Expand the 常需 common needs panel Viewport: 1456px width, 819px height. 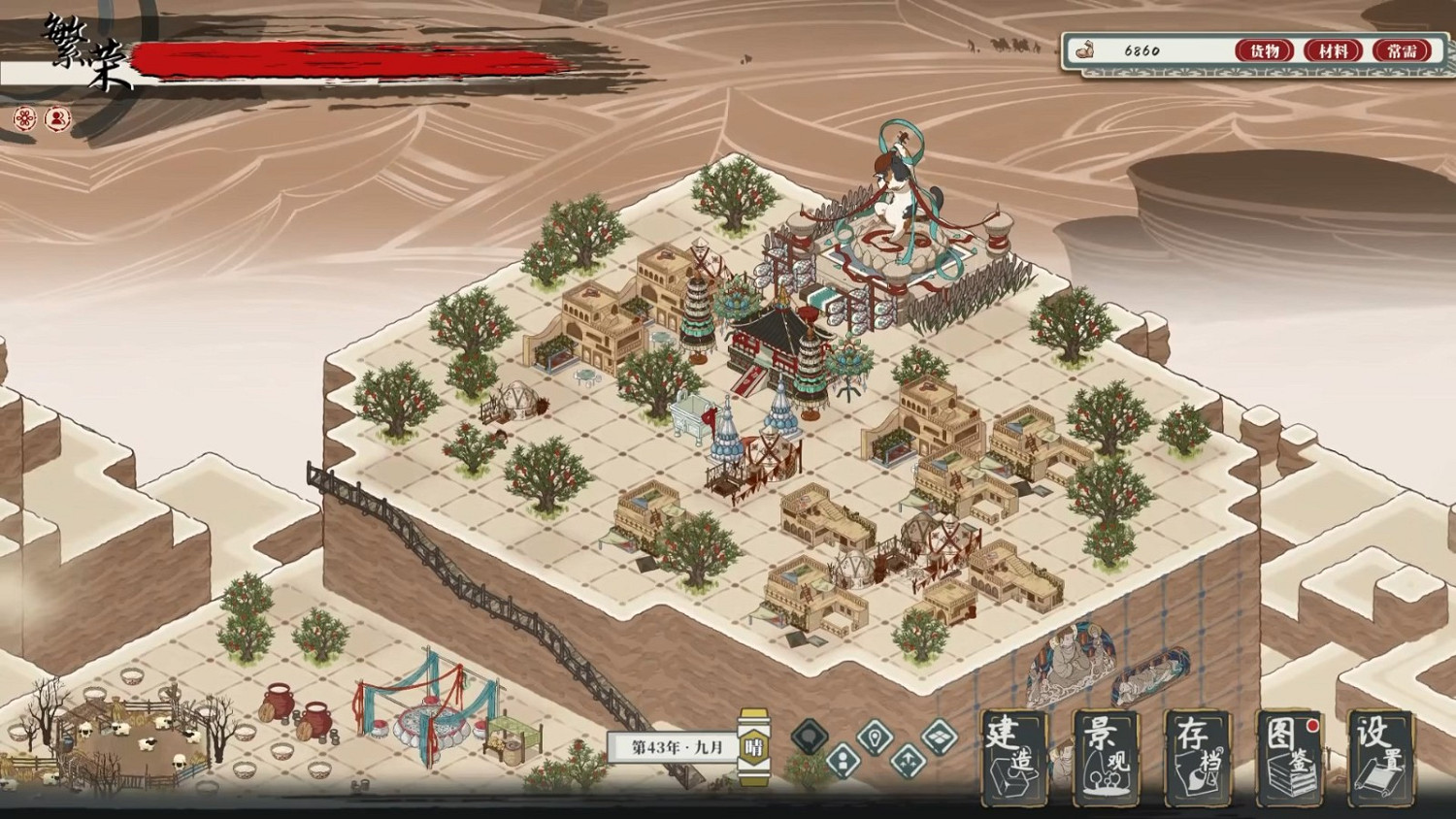[x=1402, y=50]
